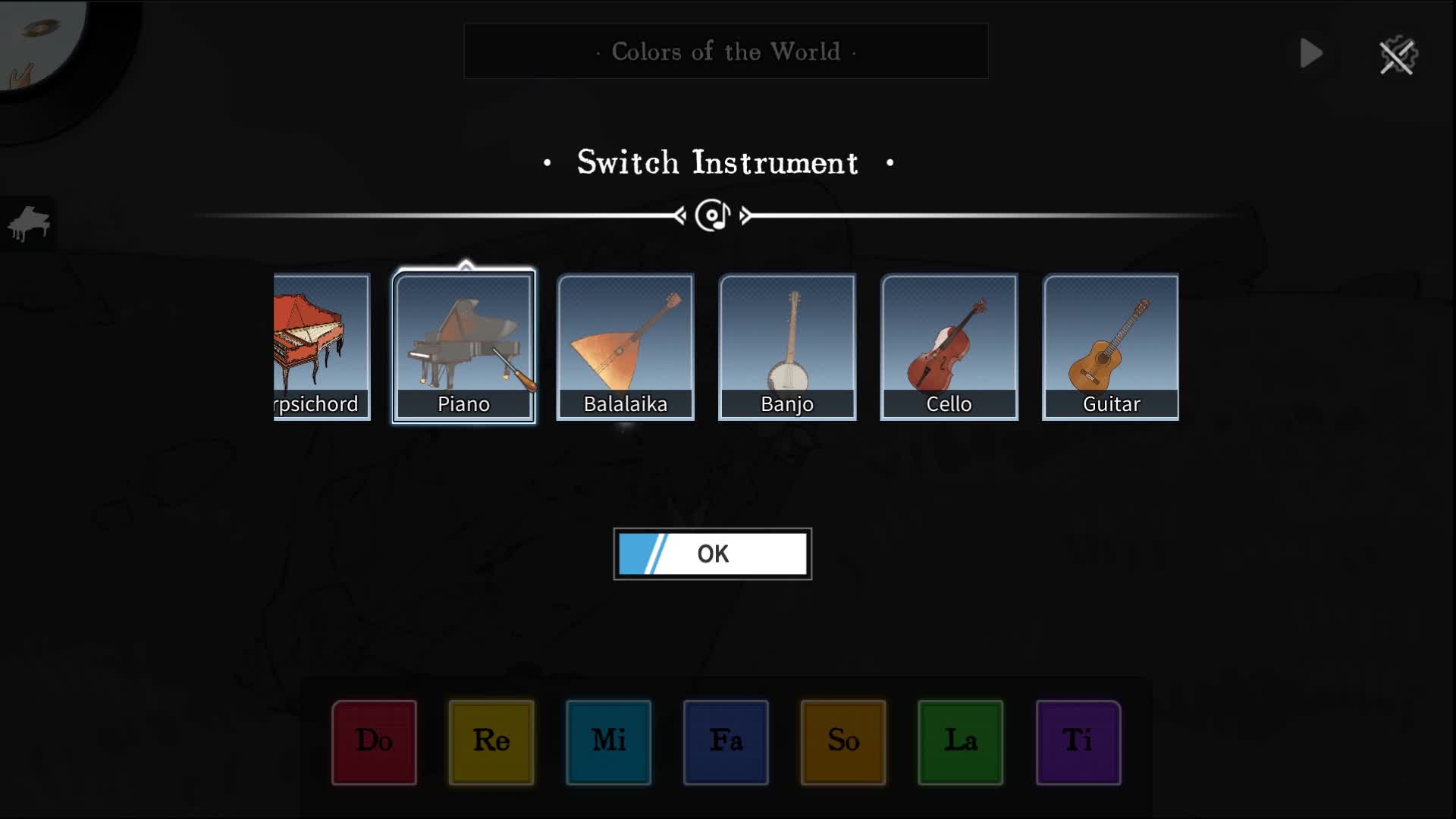The width and height of the screenshot is (1456, 819).
Task: Play the red Do note key
Action: click(x=374, y=742)
